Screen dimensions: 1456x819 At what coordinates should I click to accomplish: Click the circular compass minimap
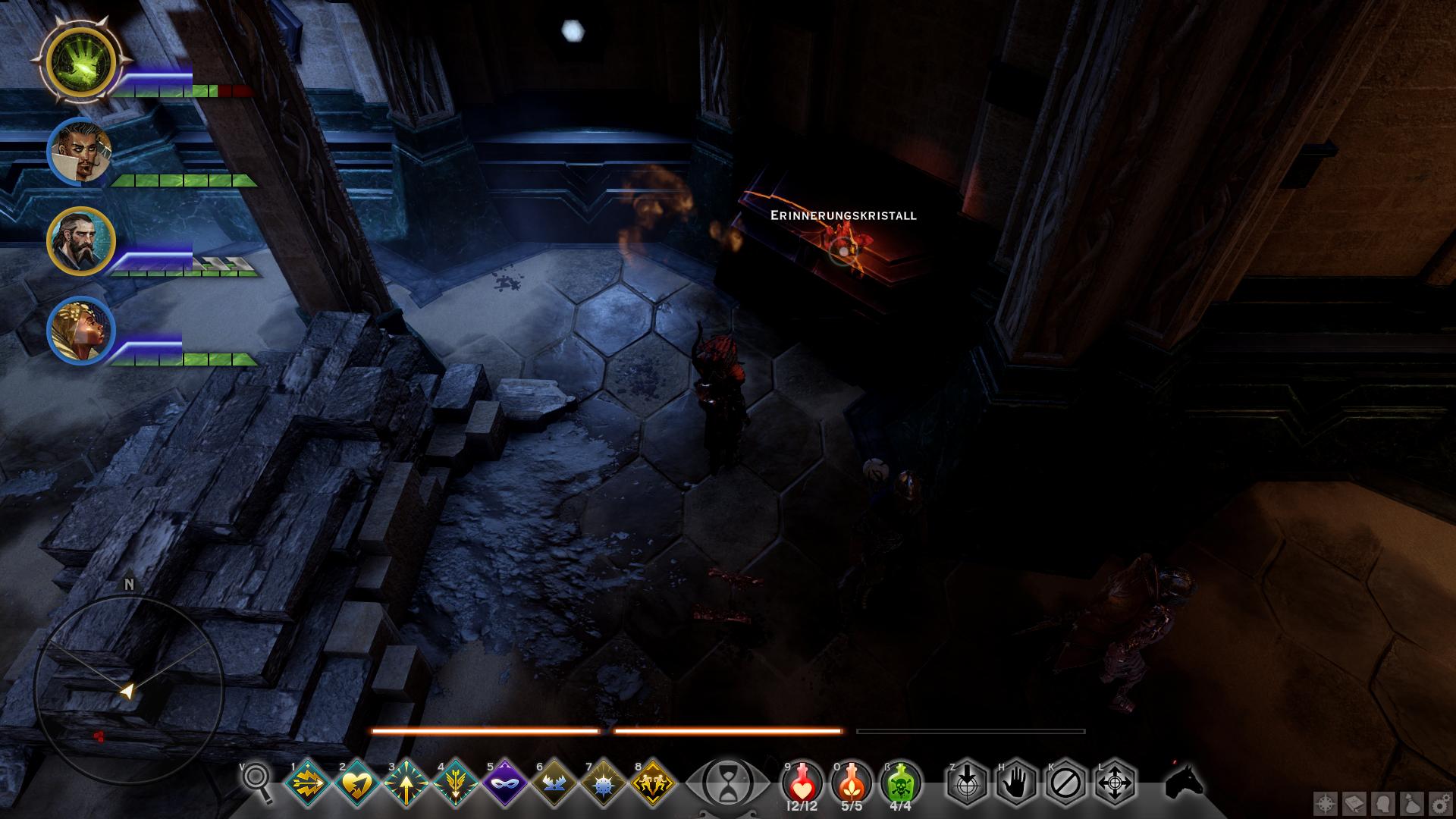[127, 689]
